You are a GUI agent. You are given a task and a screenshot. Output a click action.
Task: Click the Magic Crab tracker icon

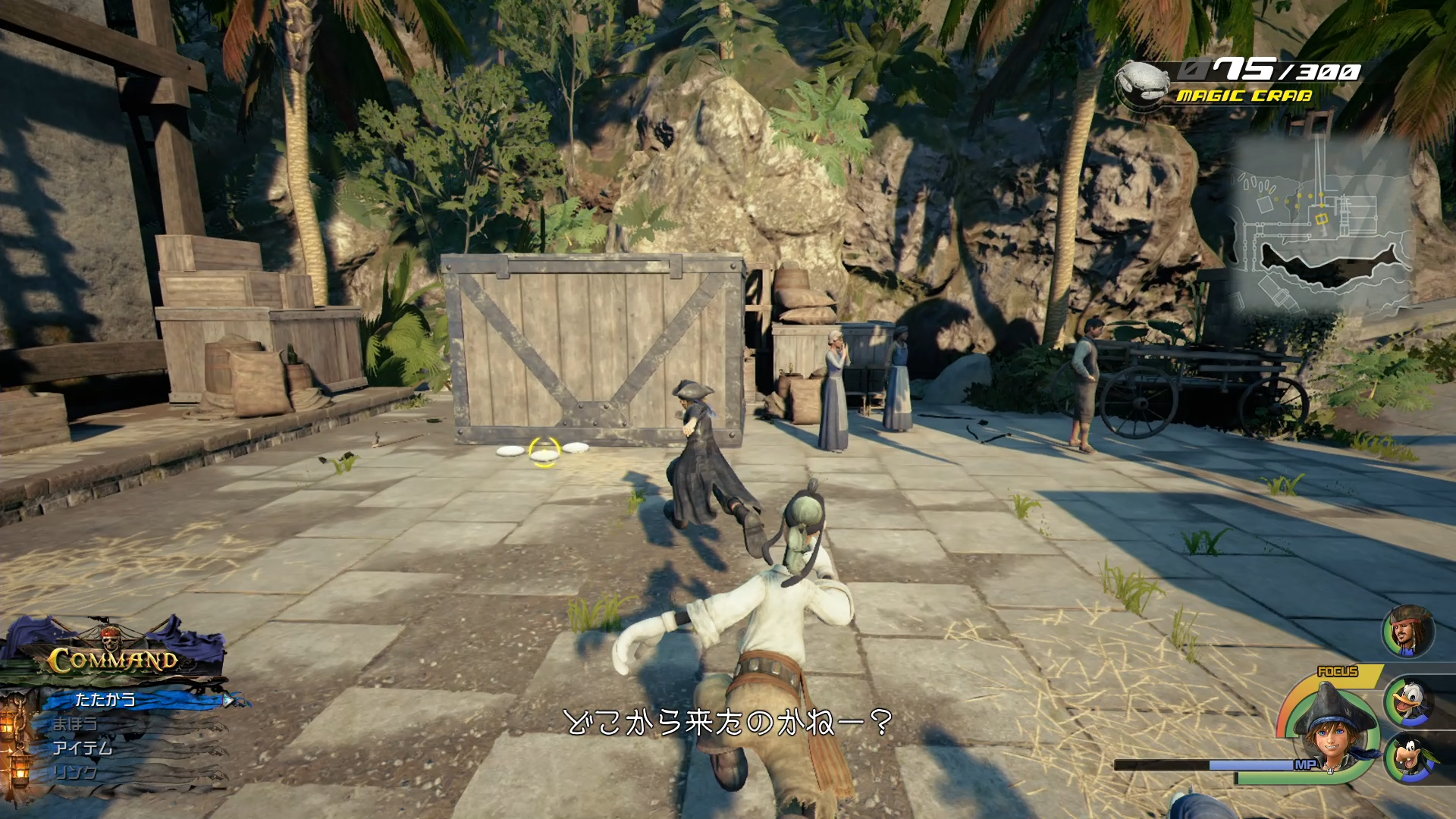1144,83
